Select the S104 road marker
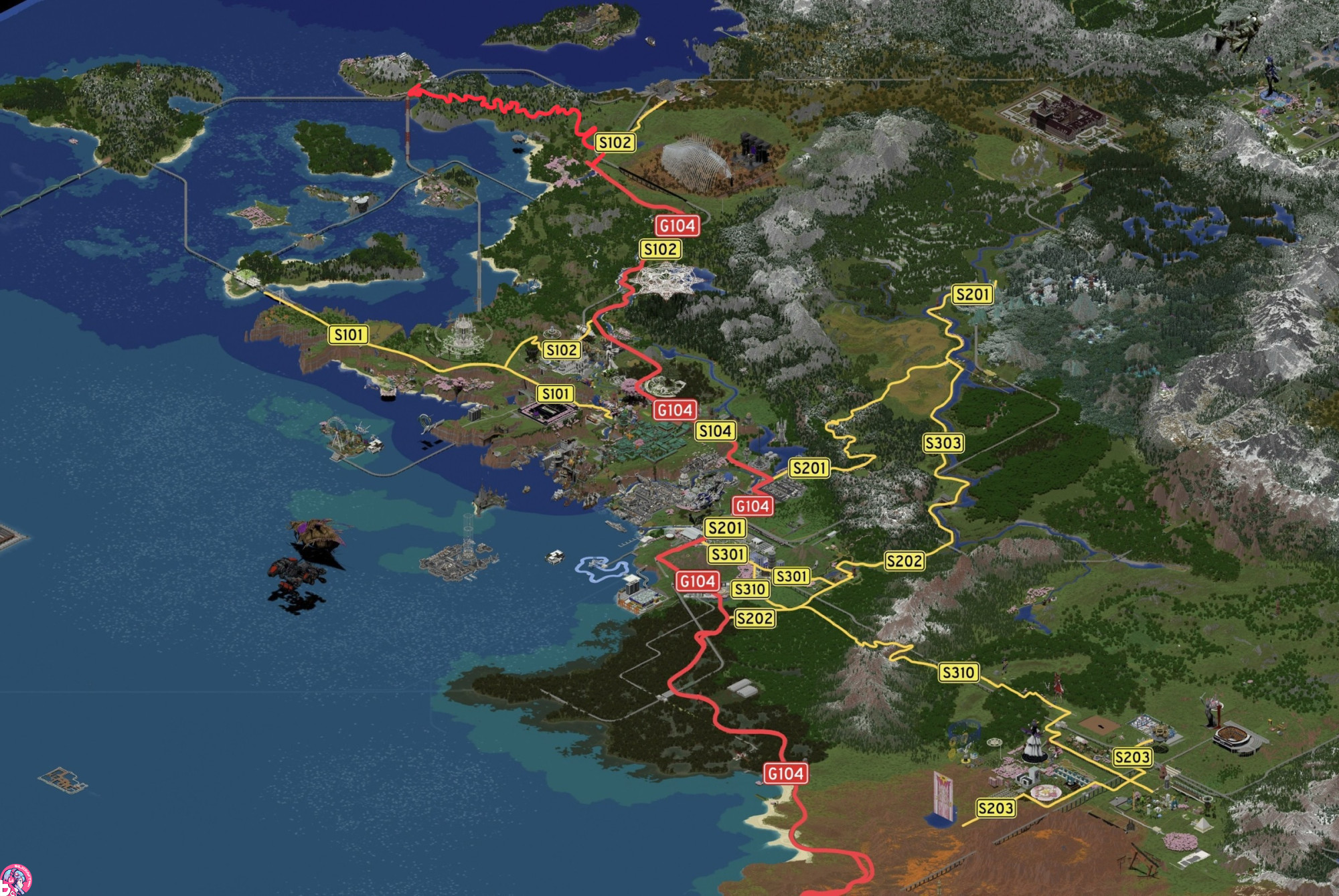This screenshot has height=896, width=1339. pos(715,431)
